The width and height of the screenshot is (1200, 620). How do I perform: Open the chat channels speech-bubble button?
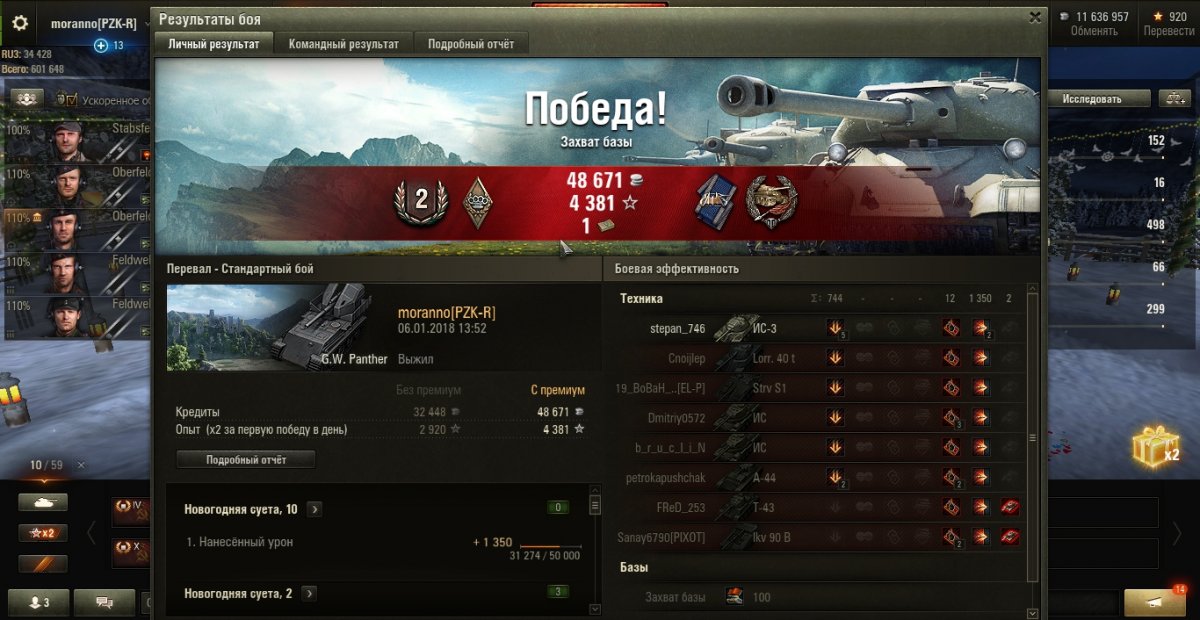pyautogui.click(x=105, y=602)
